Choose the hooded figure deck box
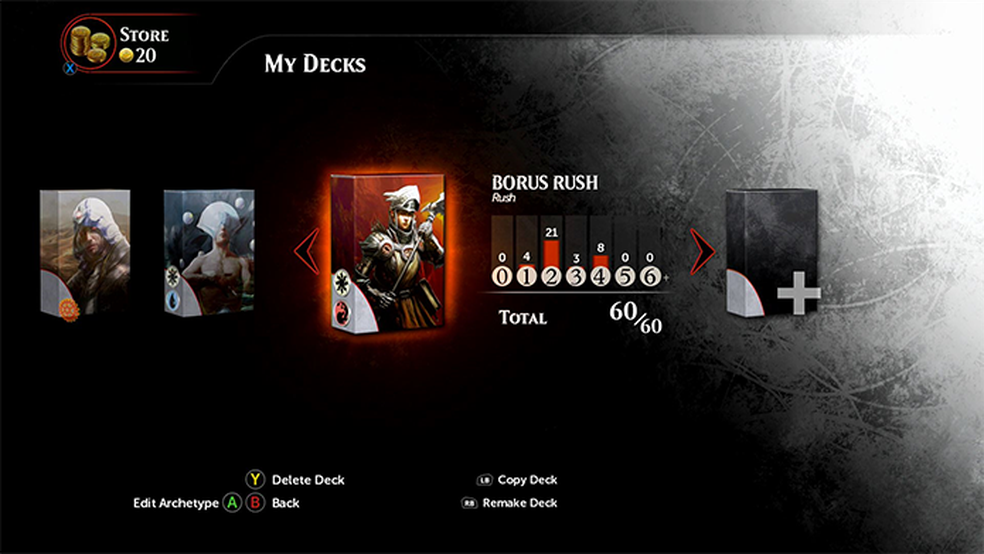984x554 pixels. click(x=86, y=252)
